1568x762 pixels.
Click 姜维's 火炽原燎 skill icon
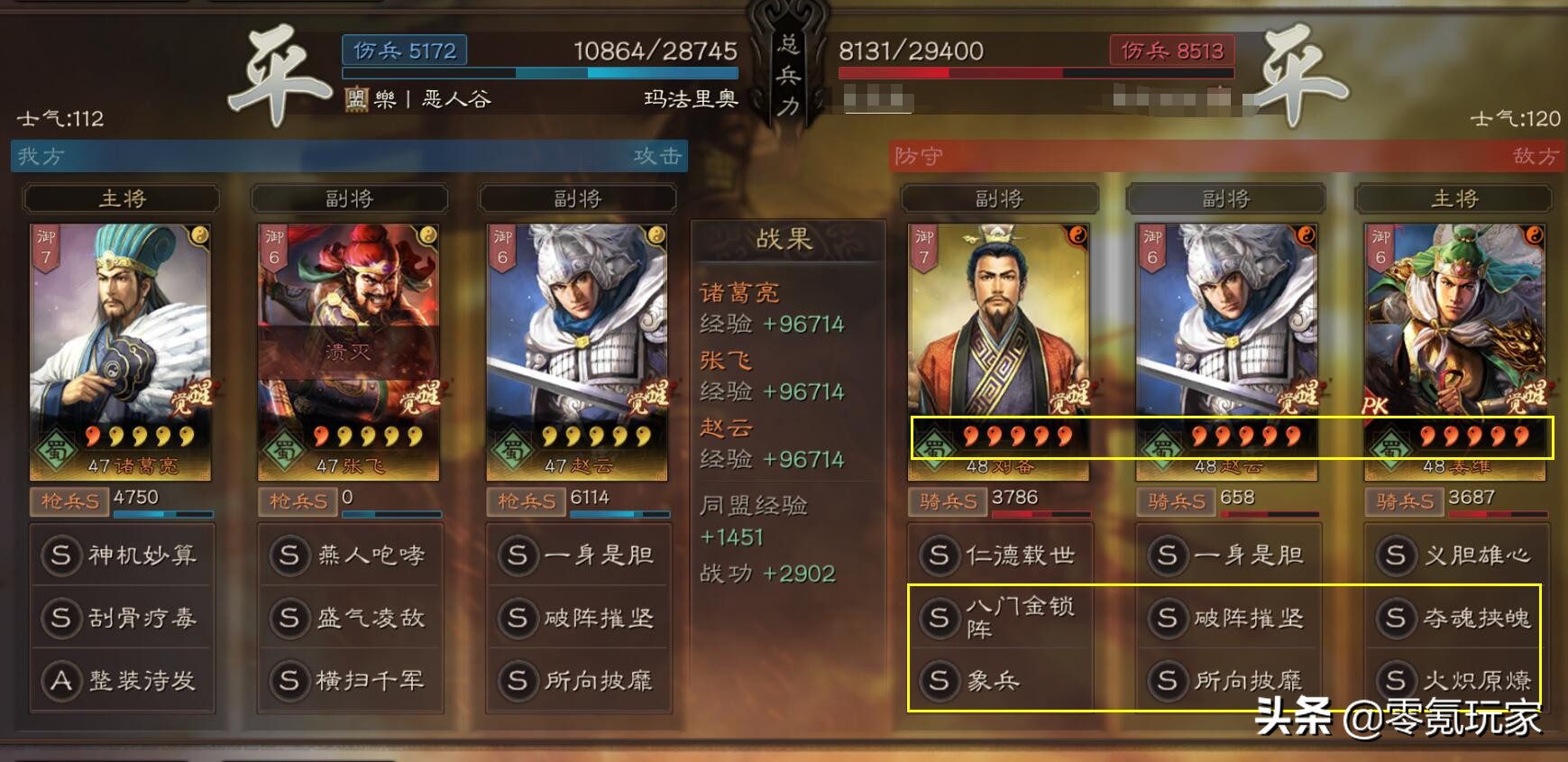pos(1398,683)
